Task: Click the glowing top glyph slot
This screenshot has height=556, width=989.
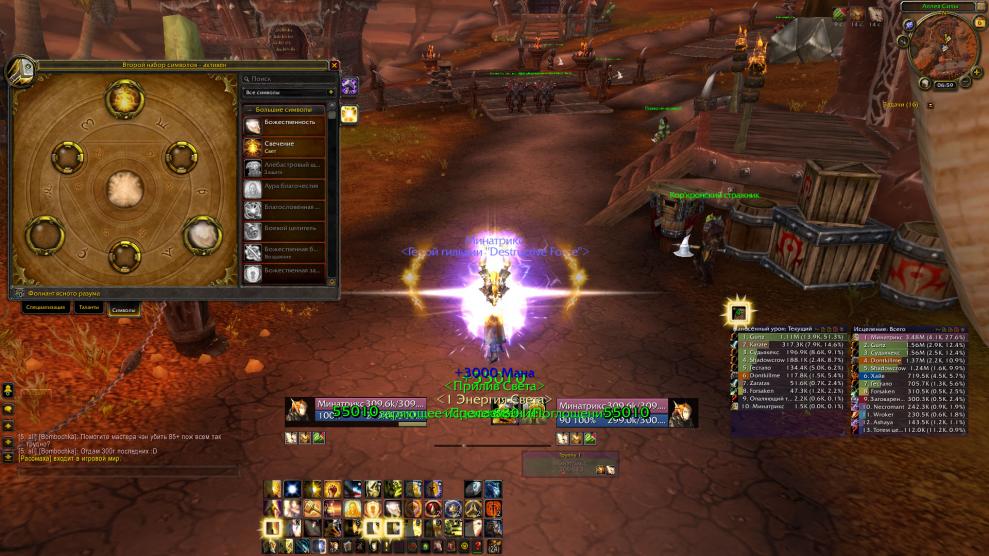Action: pos(124,98)
